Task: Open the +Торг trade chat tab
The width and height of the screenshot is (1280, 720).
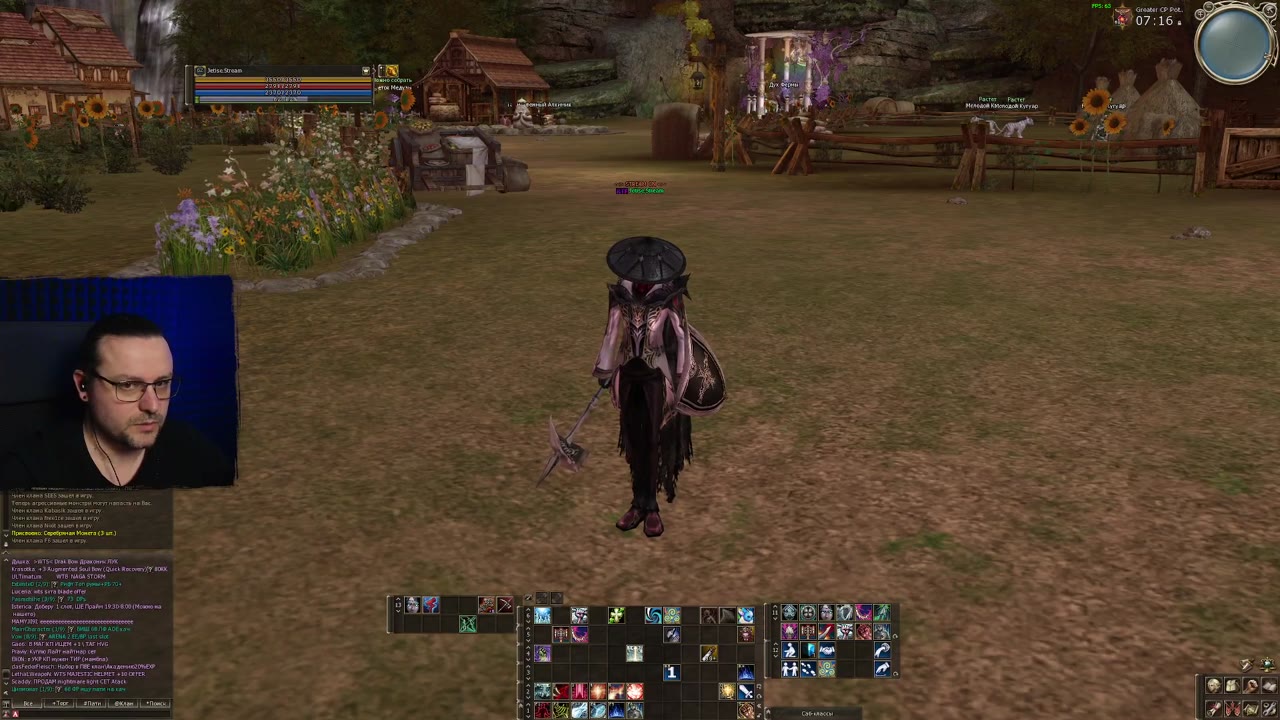Action: coord(60,703)
